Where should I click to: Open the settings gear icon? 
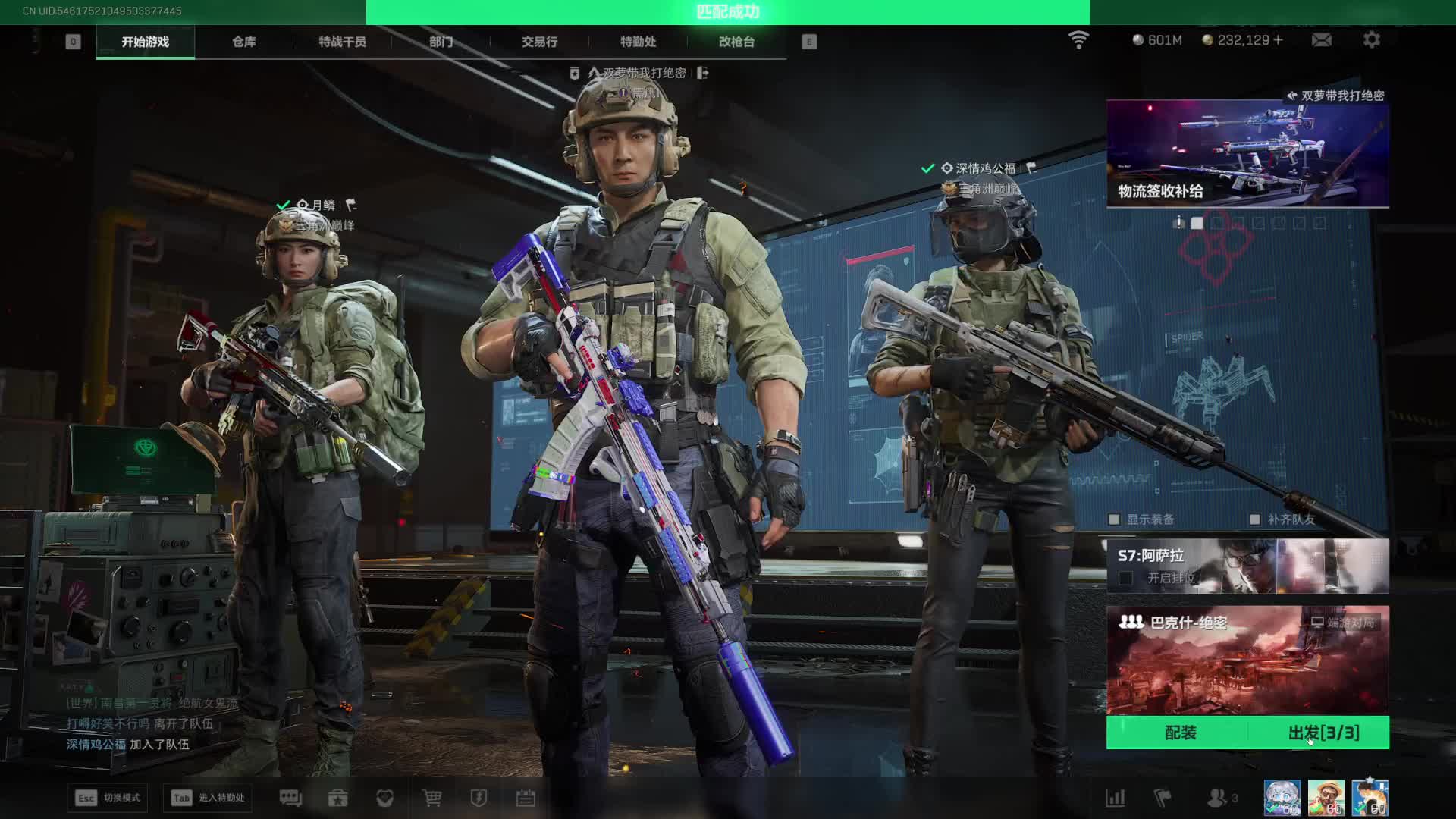click(1371, 40)
